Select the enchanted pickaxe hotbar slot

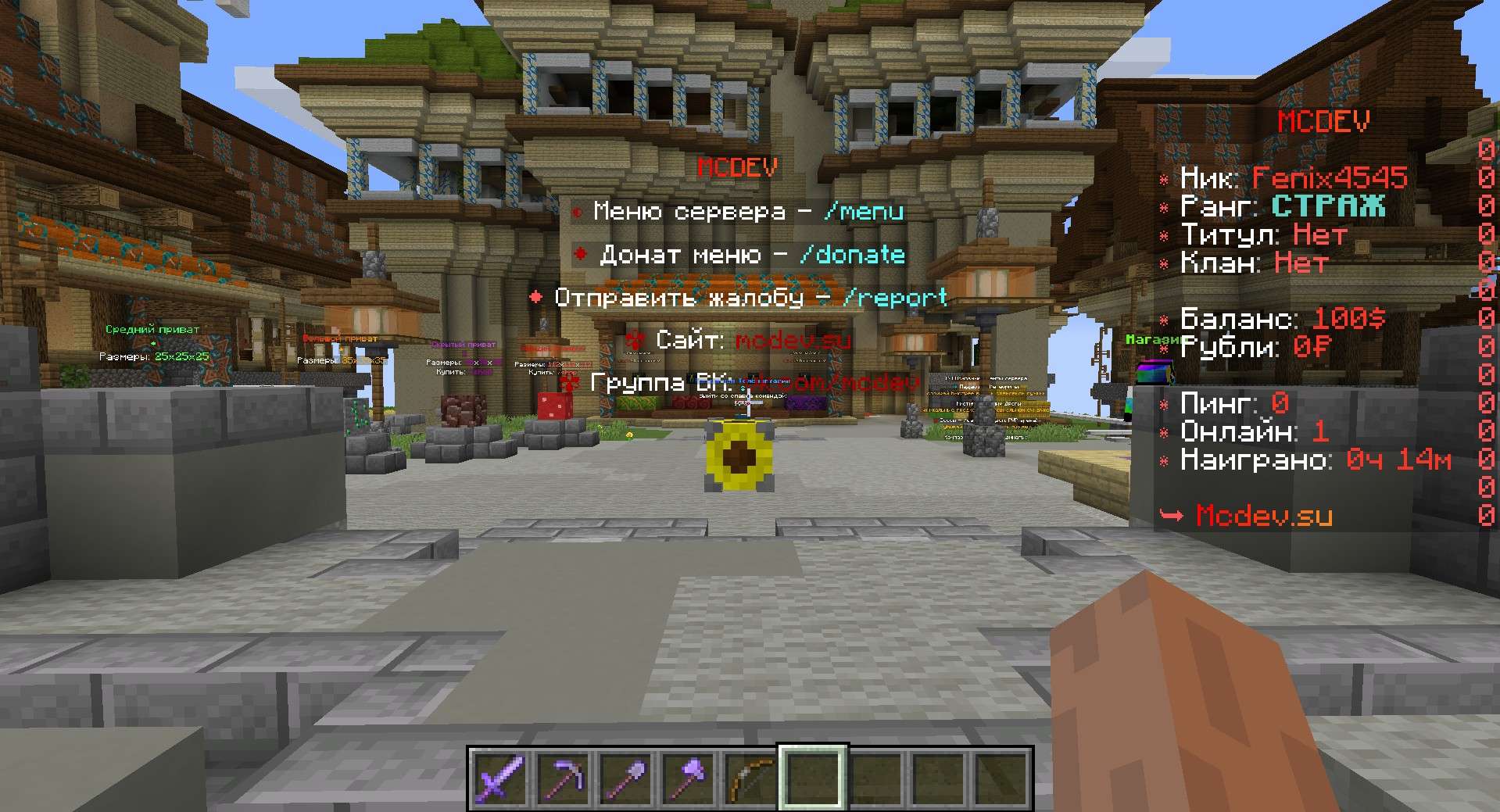pyautogui.click(x=563, y=777)
